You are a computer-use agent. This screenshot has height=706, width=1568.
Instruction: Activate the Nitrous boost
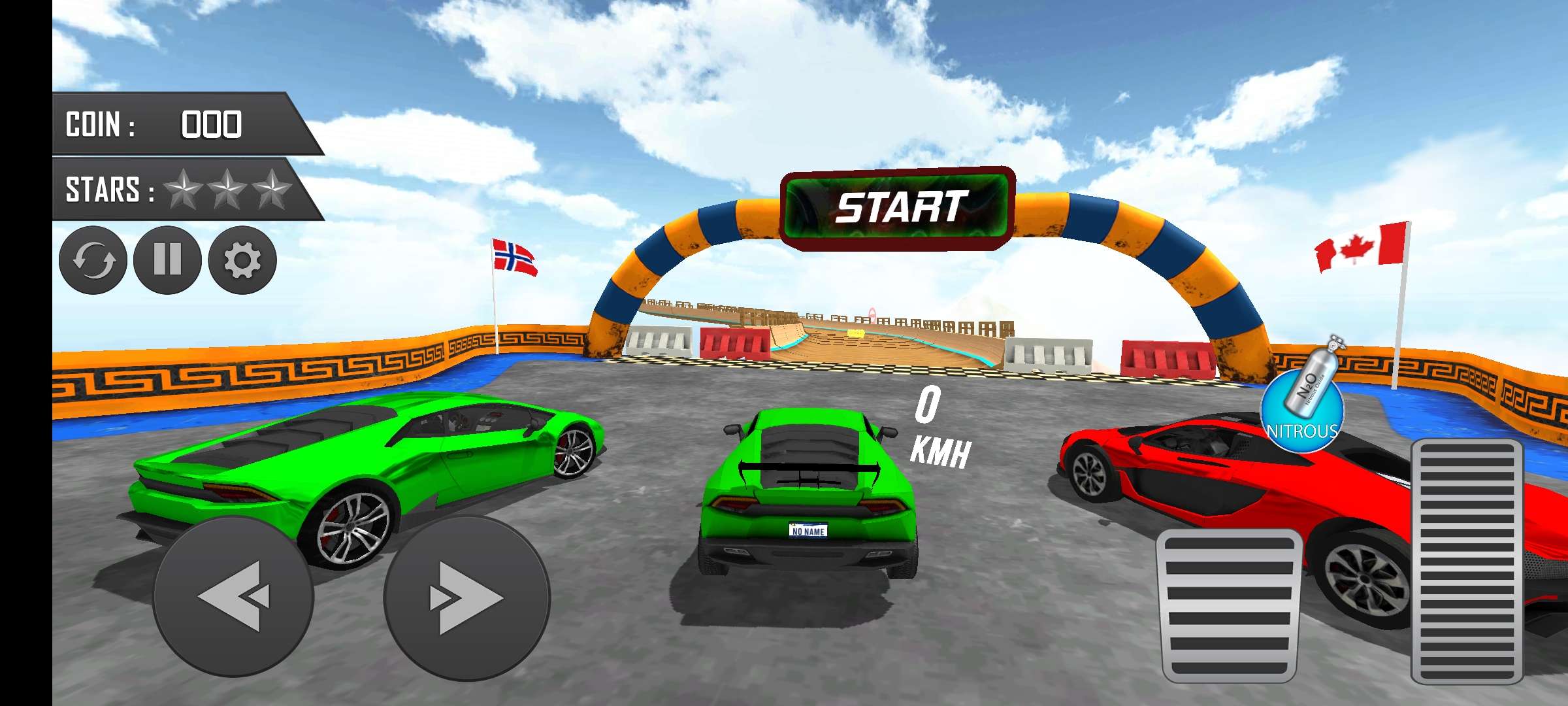[1303, 409]
